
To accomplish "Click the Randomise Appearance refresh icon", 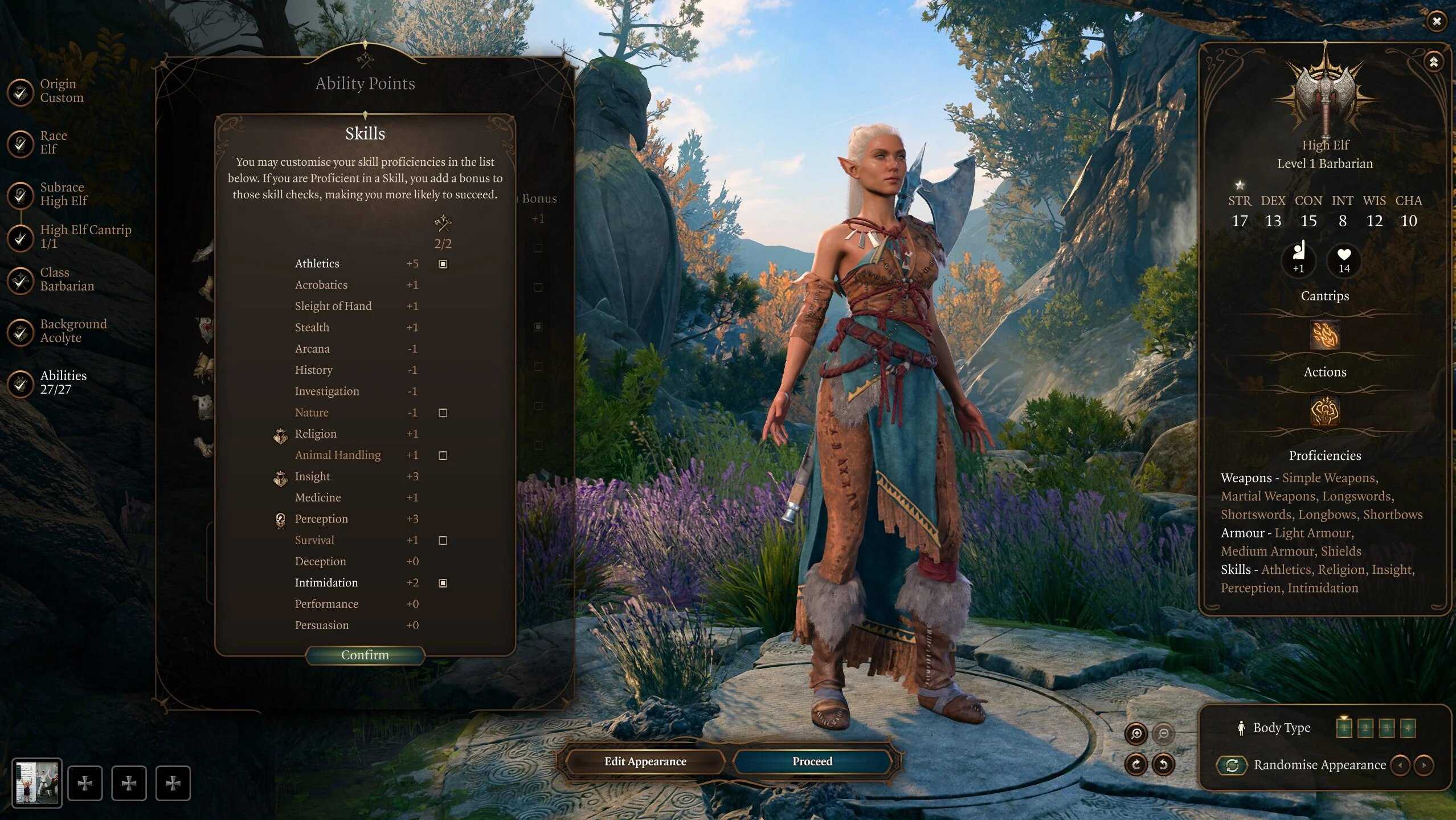I will pyautogui.click(x=1233, y=765).
